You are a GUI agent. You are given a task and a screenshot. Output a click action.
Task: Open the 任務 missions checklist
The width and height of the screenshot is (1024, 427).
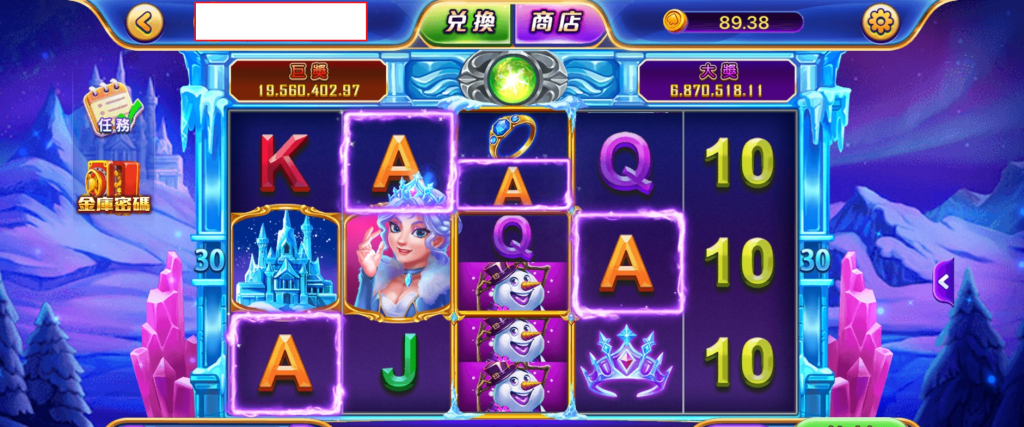coord(112,110)
